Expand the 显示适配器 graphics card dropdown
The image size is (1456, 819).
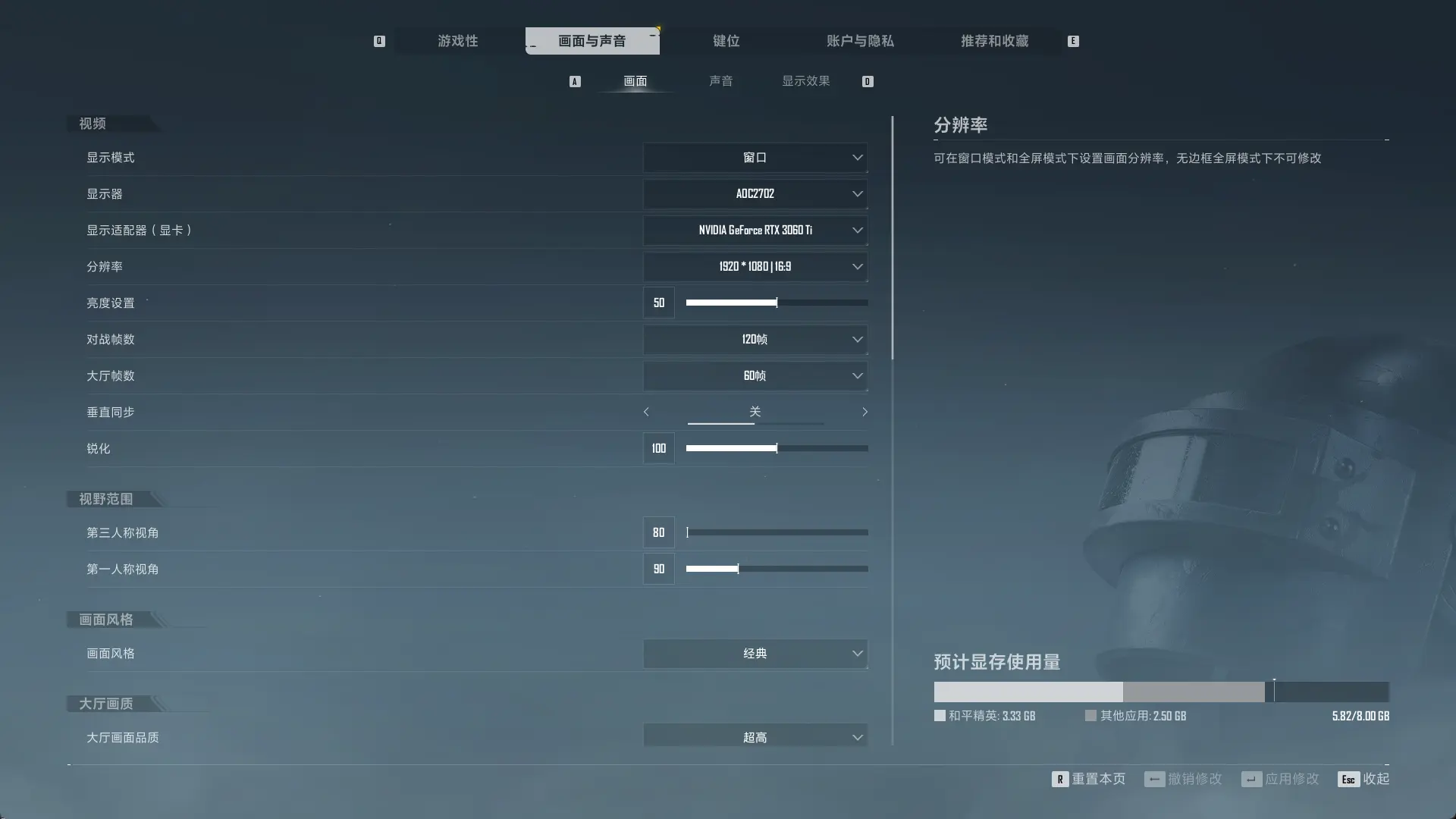click(755, 230)
